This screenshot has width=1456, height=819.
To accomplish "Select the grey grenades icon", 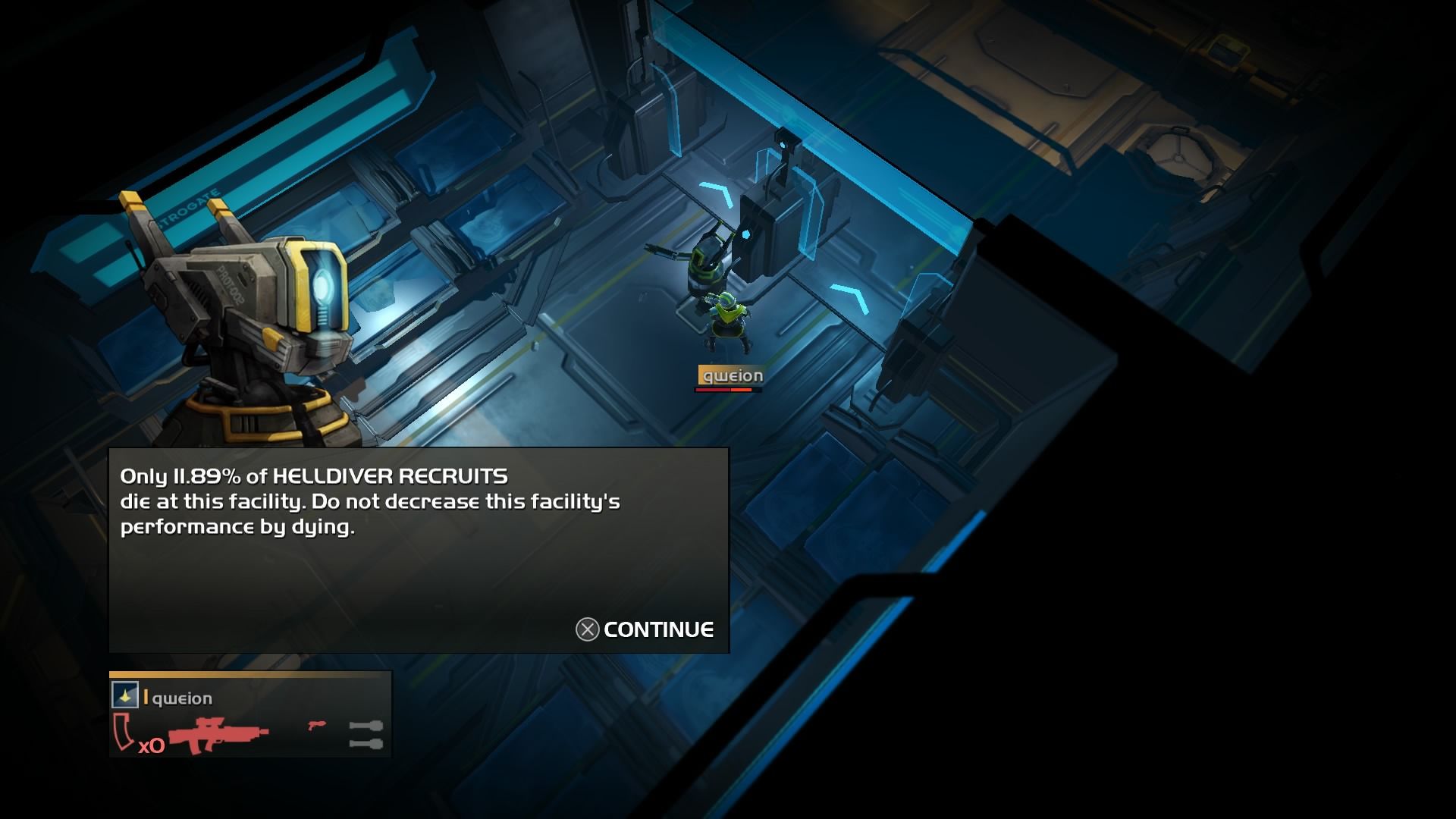I will (x=366, y=734).
